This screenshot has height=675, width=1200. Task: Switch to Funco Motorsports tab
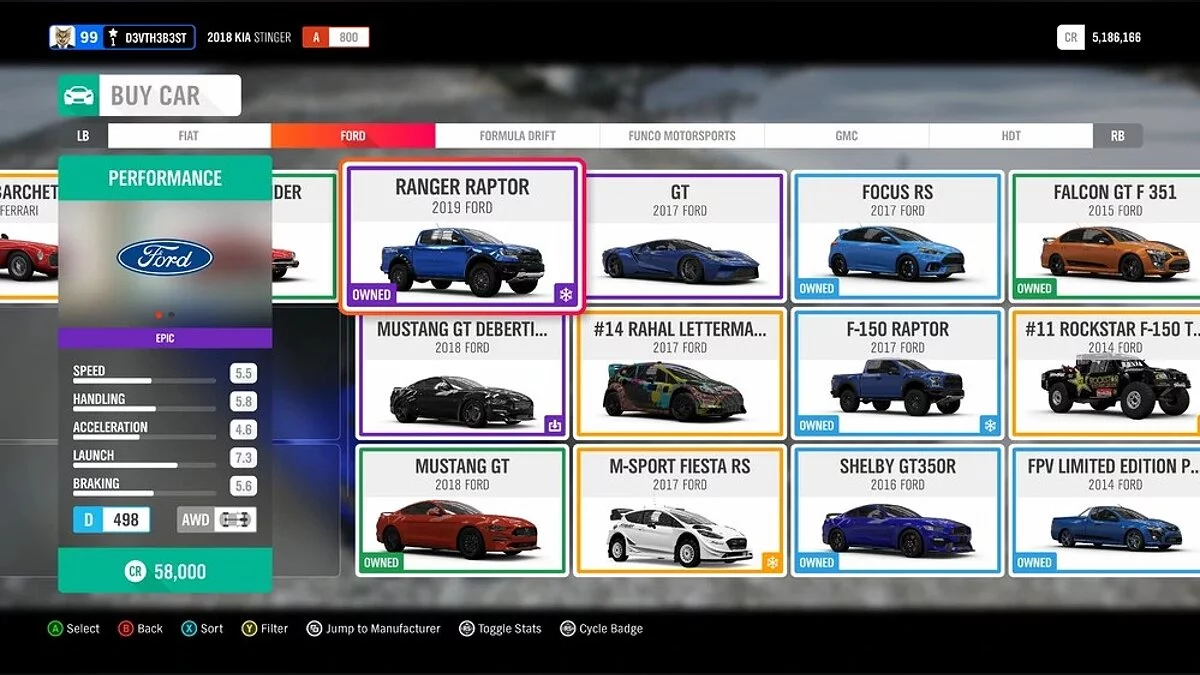pos(682,136)
